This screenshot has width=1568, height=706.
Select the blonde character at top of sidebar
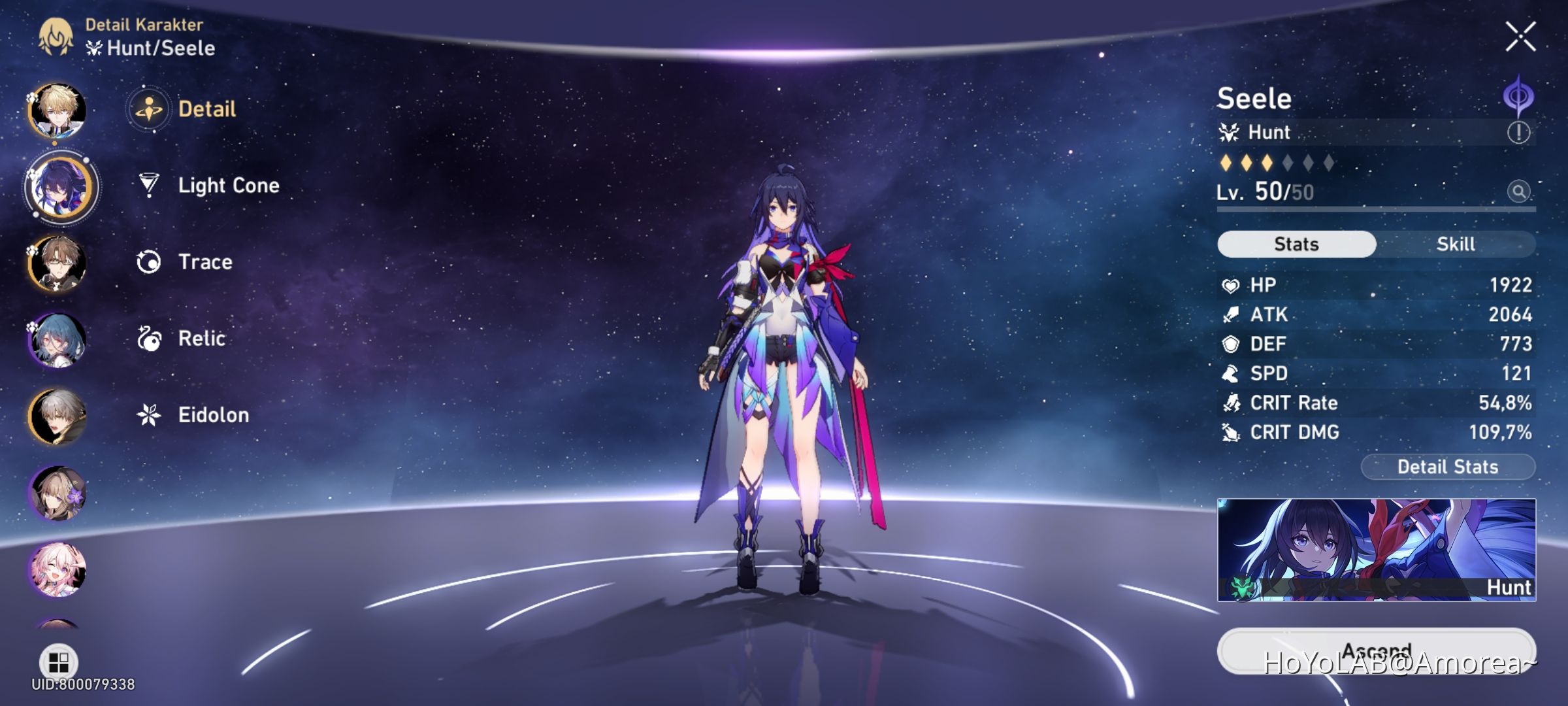click(57, 111)
